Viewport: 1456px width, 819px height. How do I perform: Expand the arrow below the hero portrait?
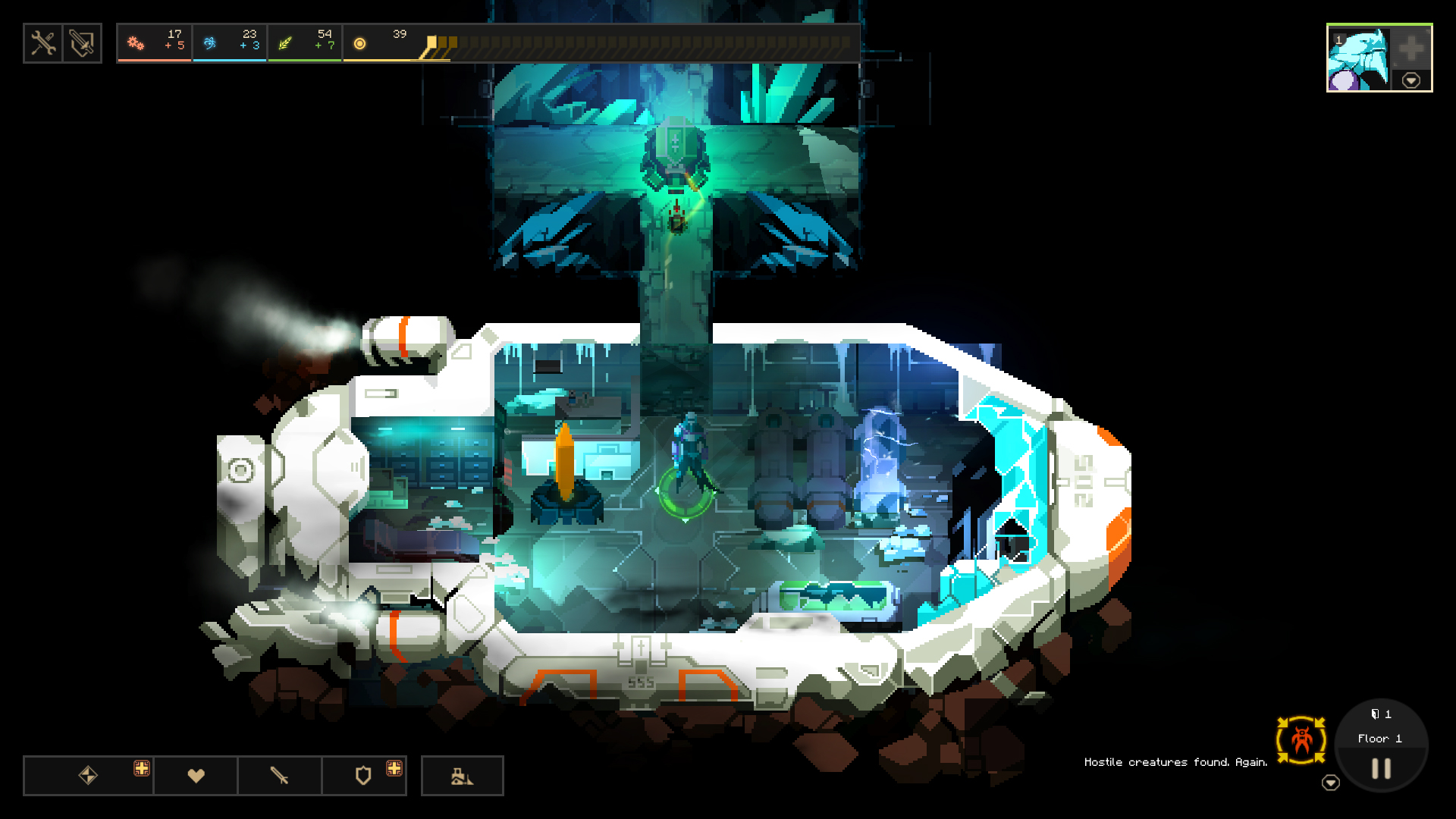1411,80
